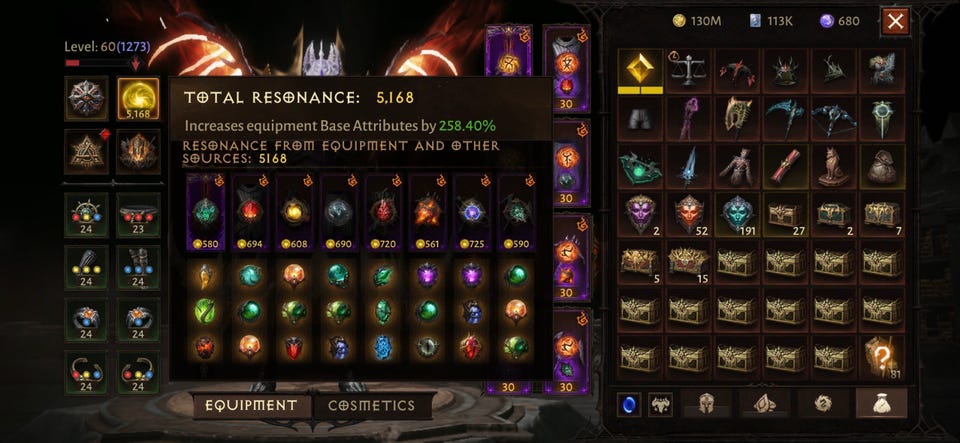Select the pouch bag inventory filter

pos(881,404)
